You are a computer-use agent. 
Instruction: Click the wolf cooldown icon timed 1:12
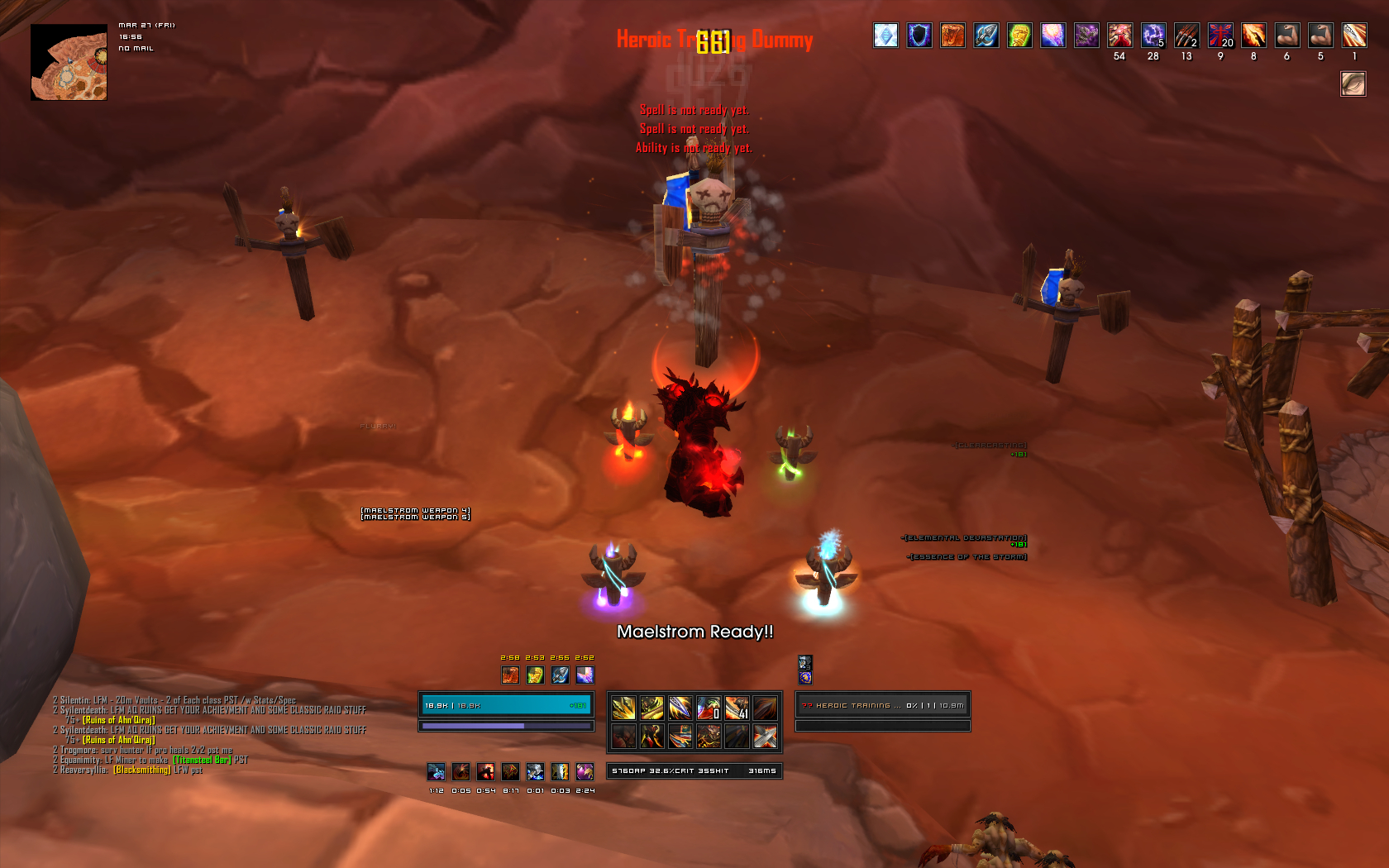pos(437,771)
